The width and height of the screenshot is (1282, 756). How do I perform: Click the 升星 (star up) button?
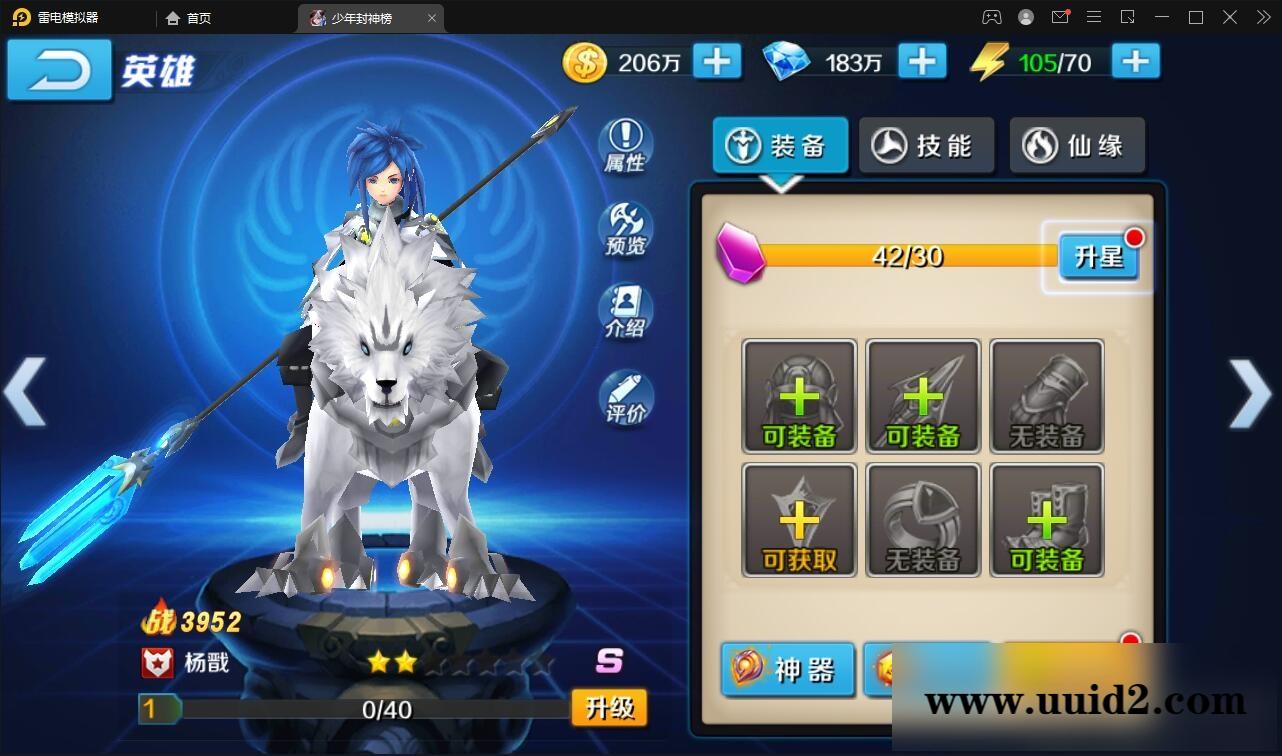pos(1098,257)
